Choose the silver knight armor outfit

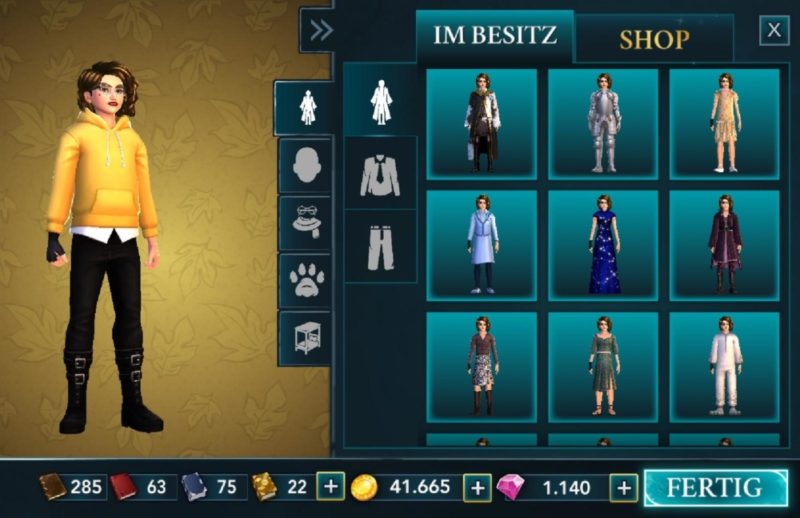[603, 123]
